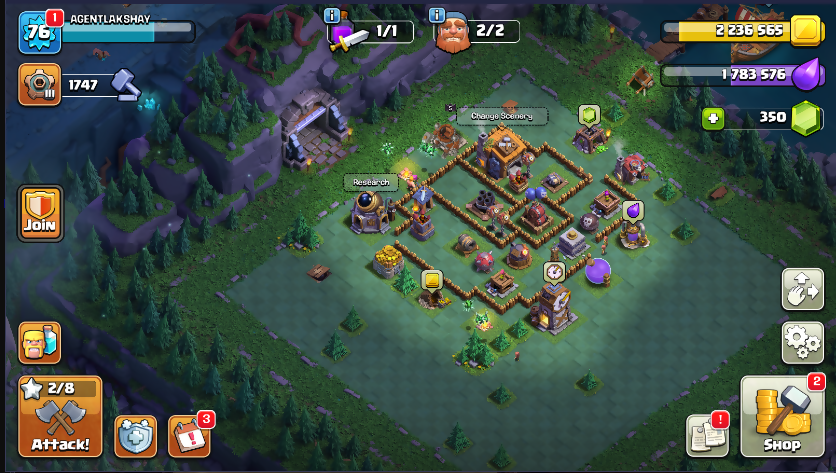The image size is (836, 473).
Task: Join a clan via the Join button
Action: pos(40,213)
